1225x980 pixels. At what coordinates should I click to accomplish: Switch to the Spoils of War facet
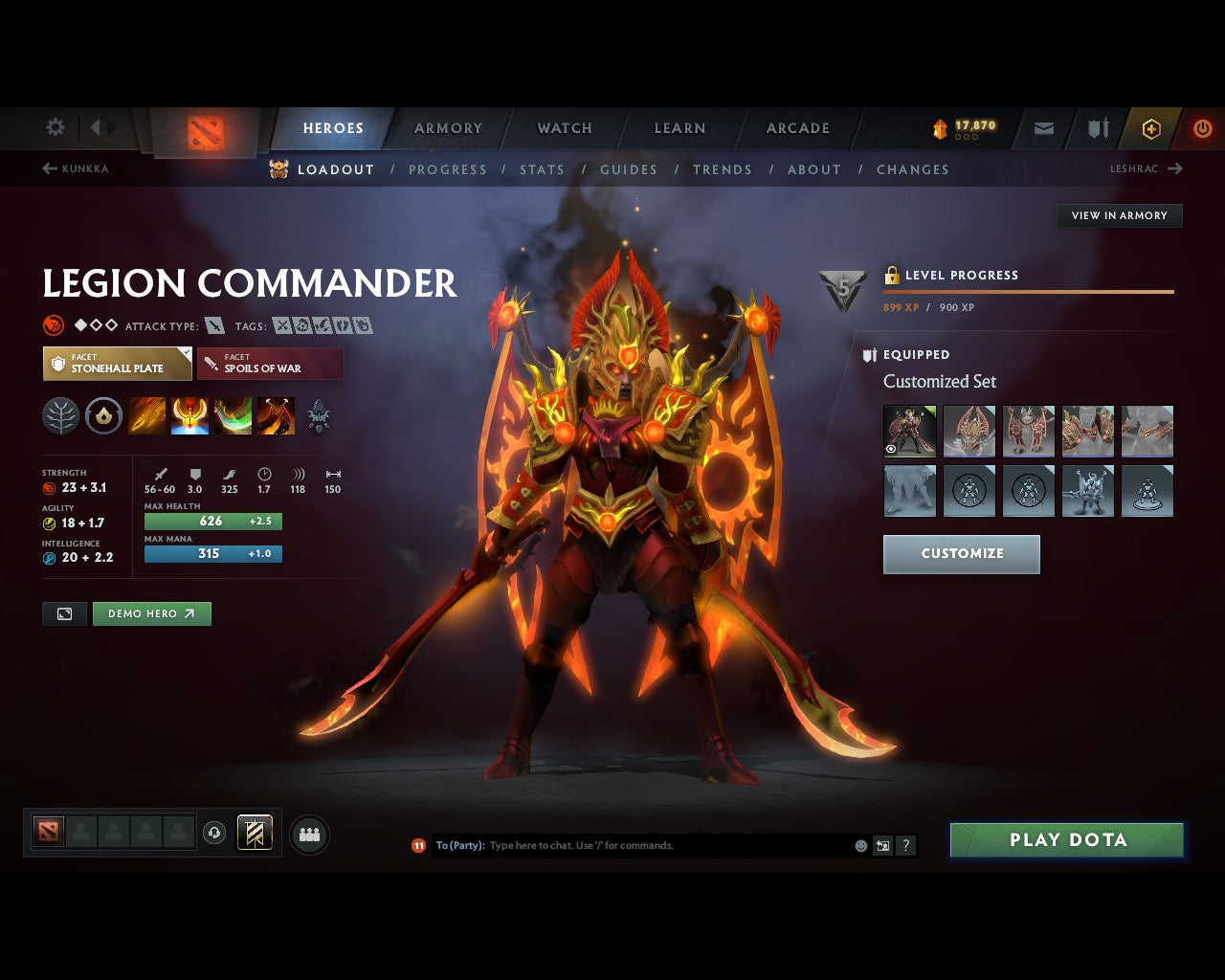(x=270, y=363)
